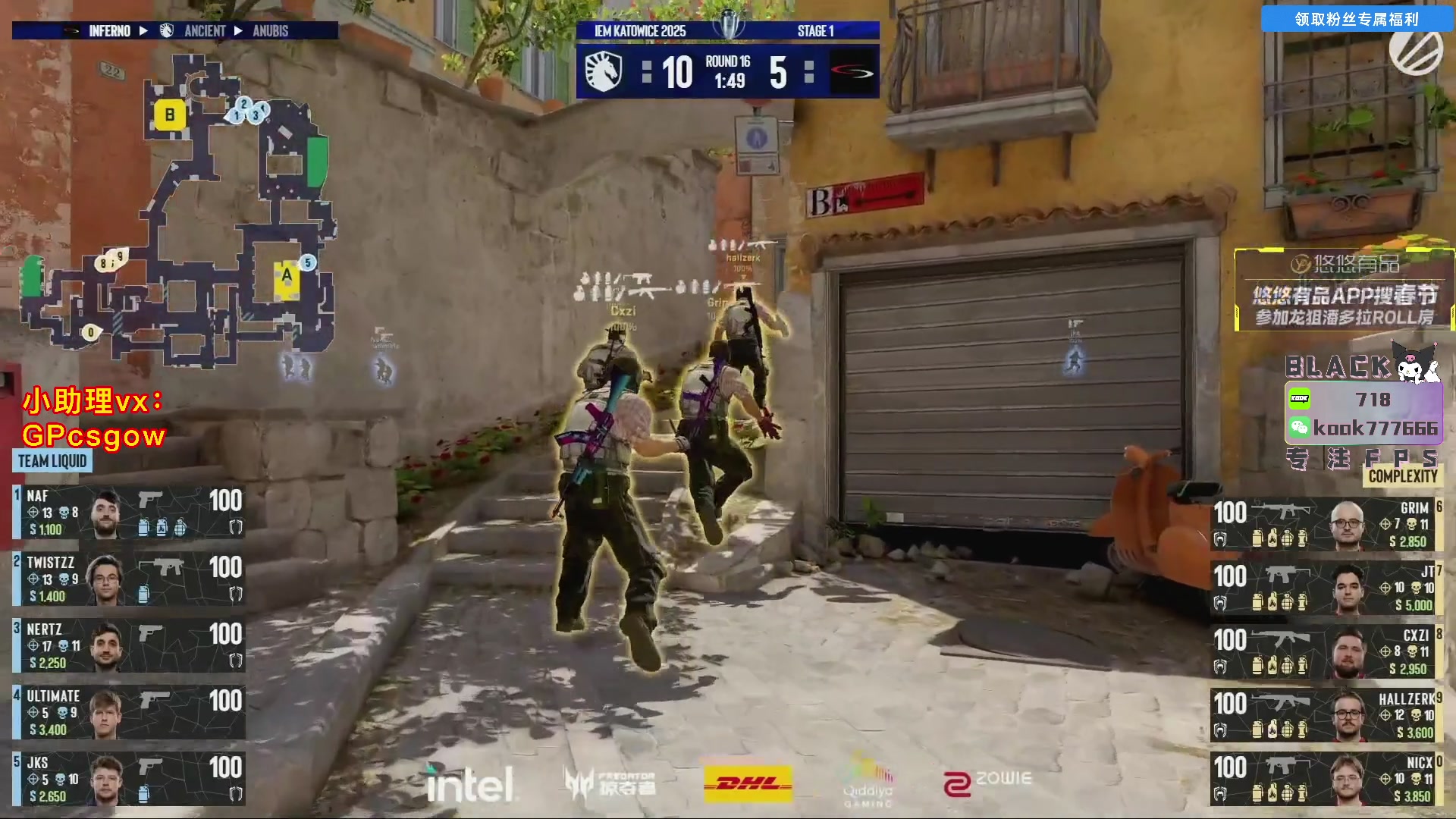The height and width of the screenshot is (819, 1456).
Task: Select nicx's player card
Action: pos(1326,780)
